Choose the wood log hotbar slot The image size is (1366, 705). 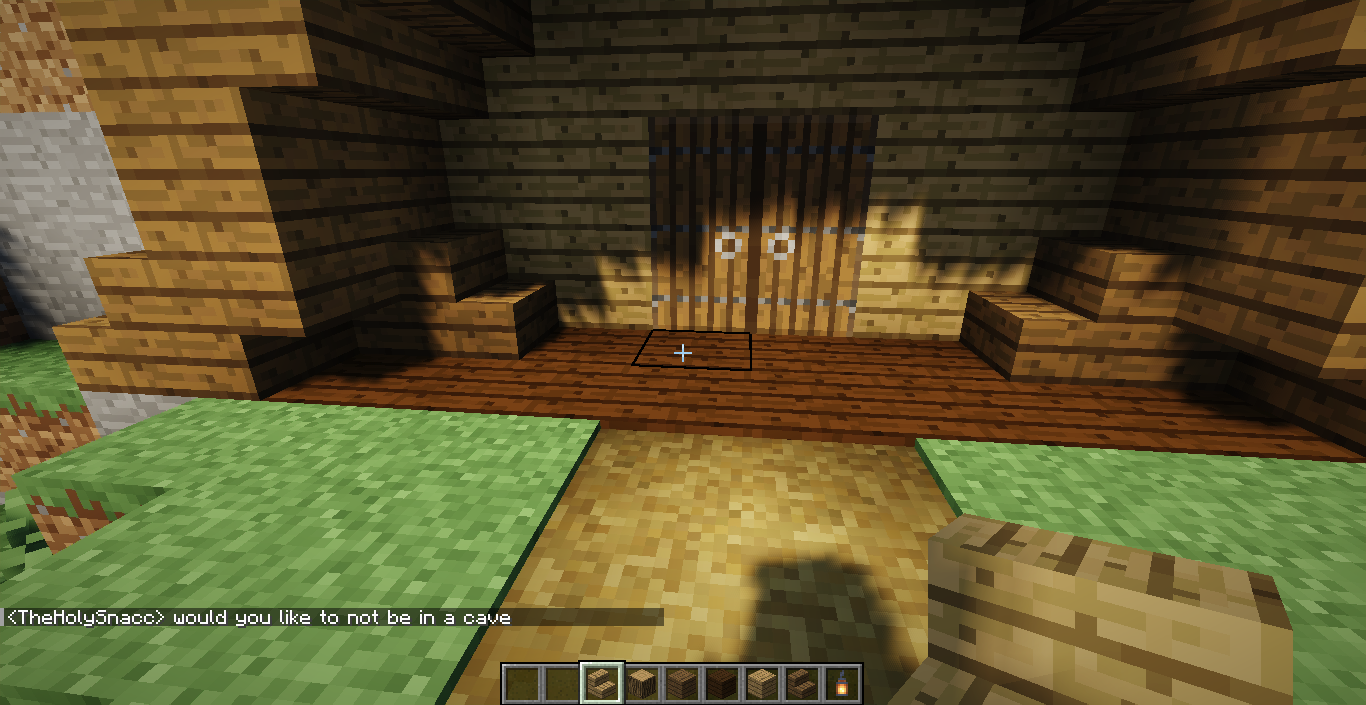642,683
